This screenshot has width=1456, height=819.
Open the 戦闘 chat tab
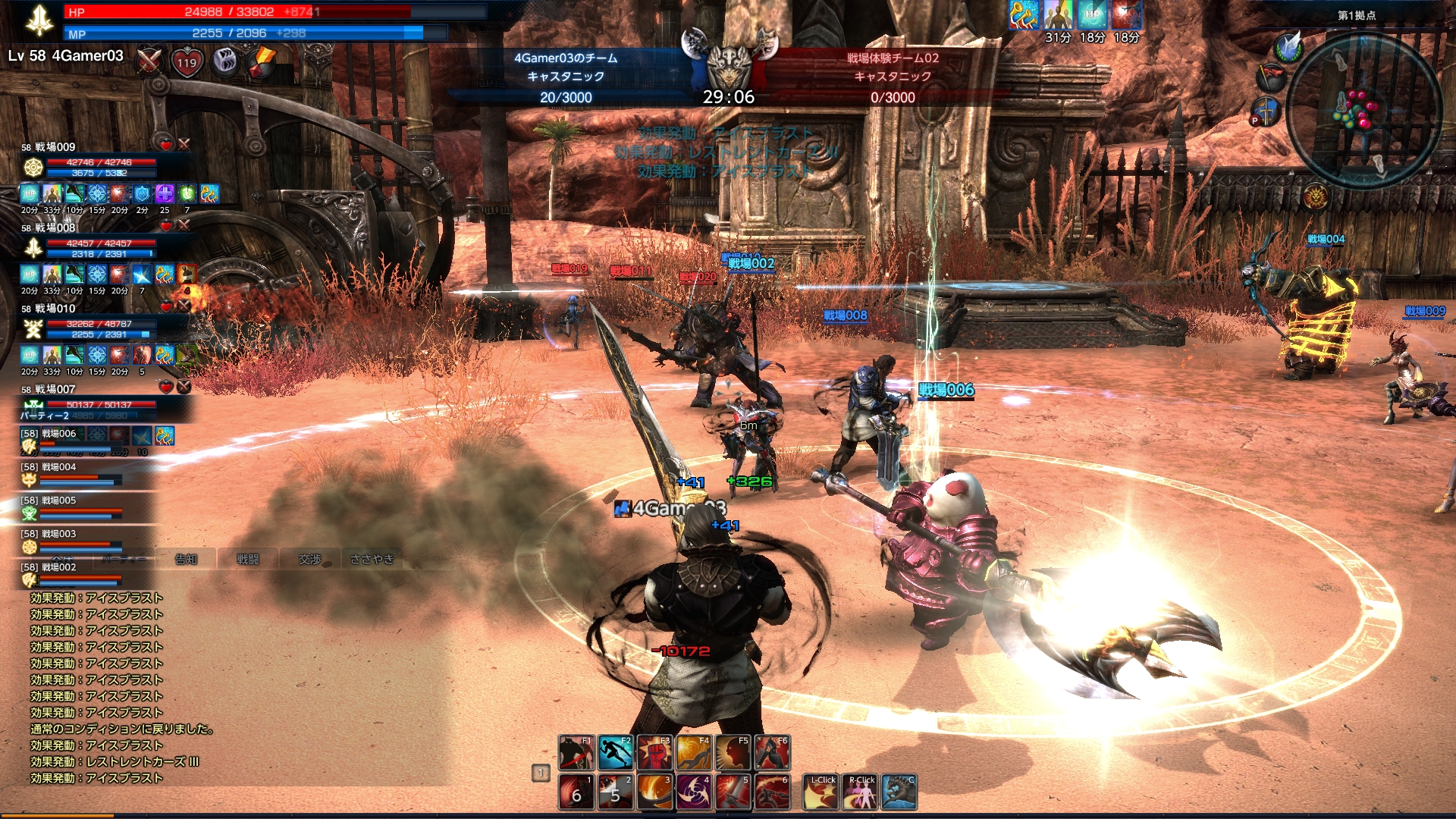click(248, 559)
